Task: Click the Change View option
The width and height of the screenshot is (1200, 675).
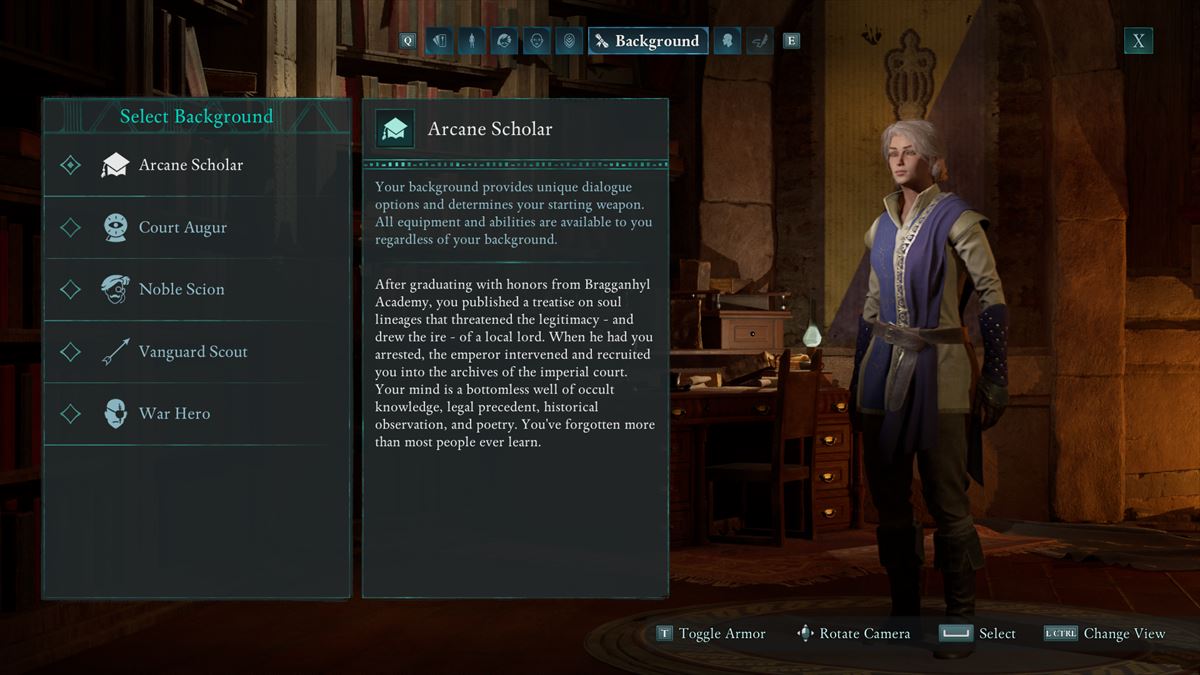Action: (x=1104, y=633)
